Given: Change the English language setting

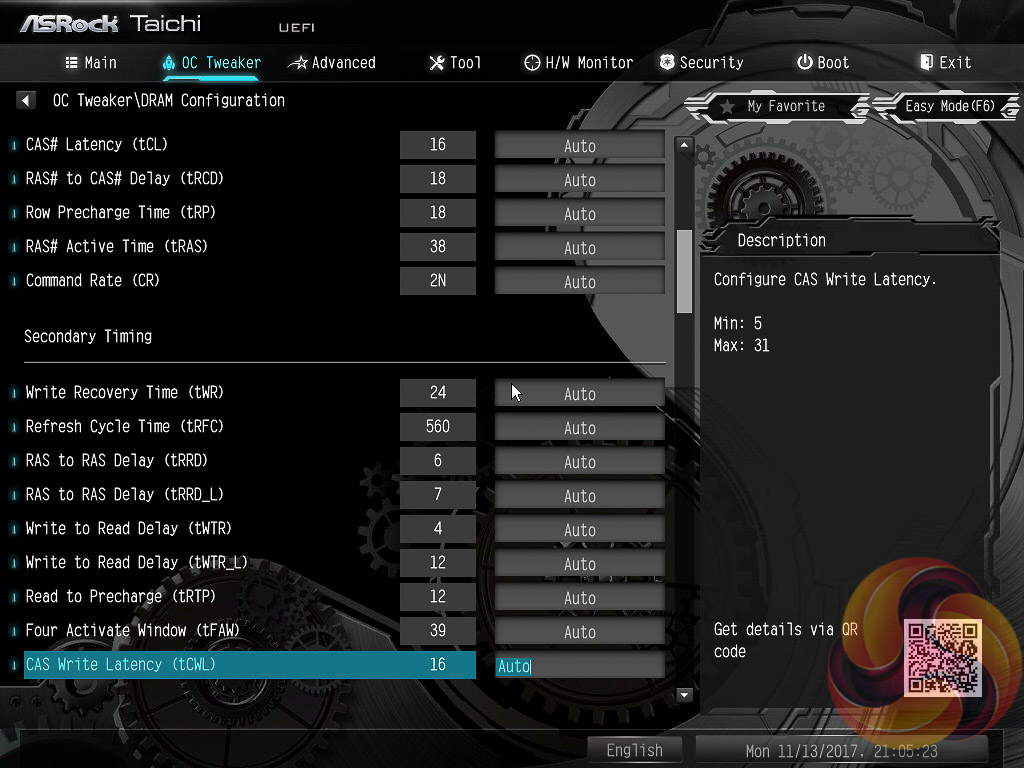Looking at the screenshot, I should 634,750.
